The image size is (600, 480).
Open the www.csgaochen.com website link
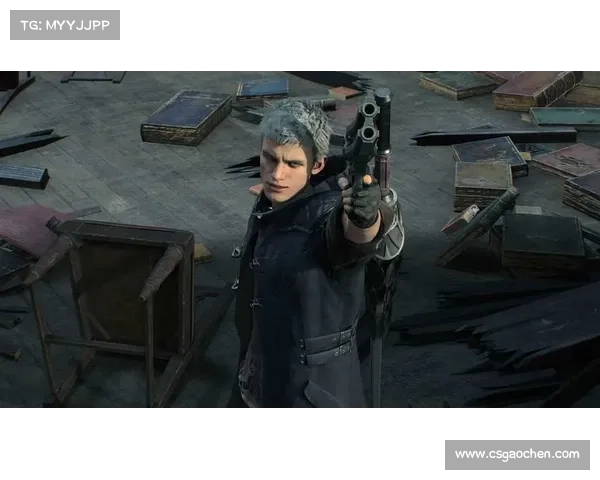pyautogui.click(x=516, y=455)
